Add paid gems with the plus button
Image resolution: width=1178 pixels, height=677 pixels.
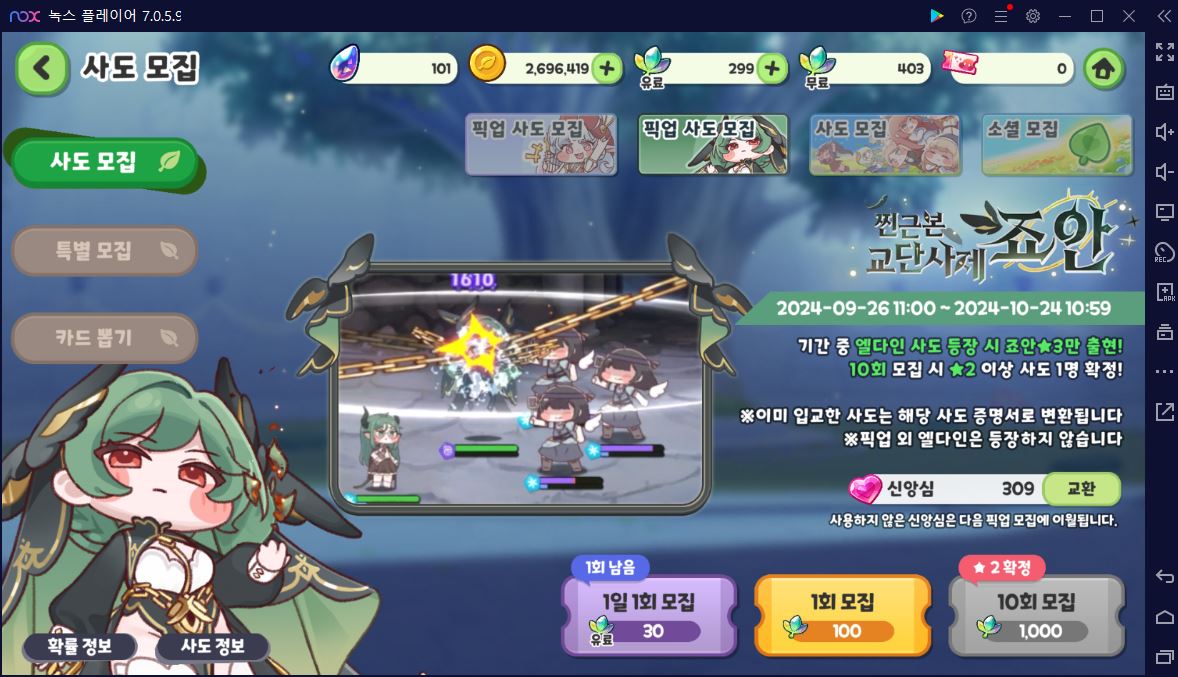[771, 68]
